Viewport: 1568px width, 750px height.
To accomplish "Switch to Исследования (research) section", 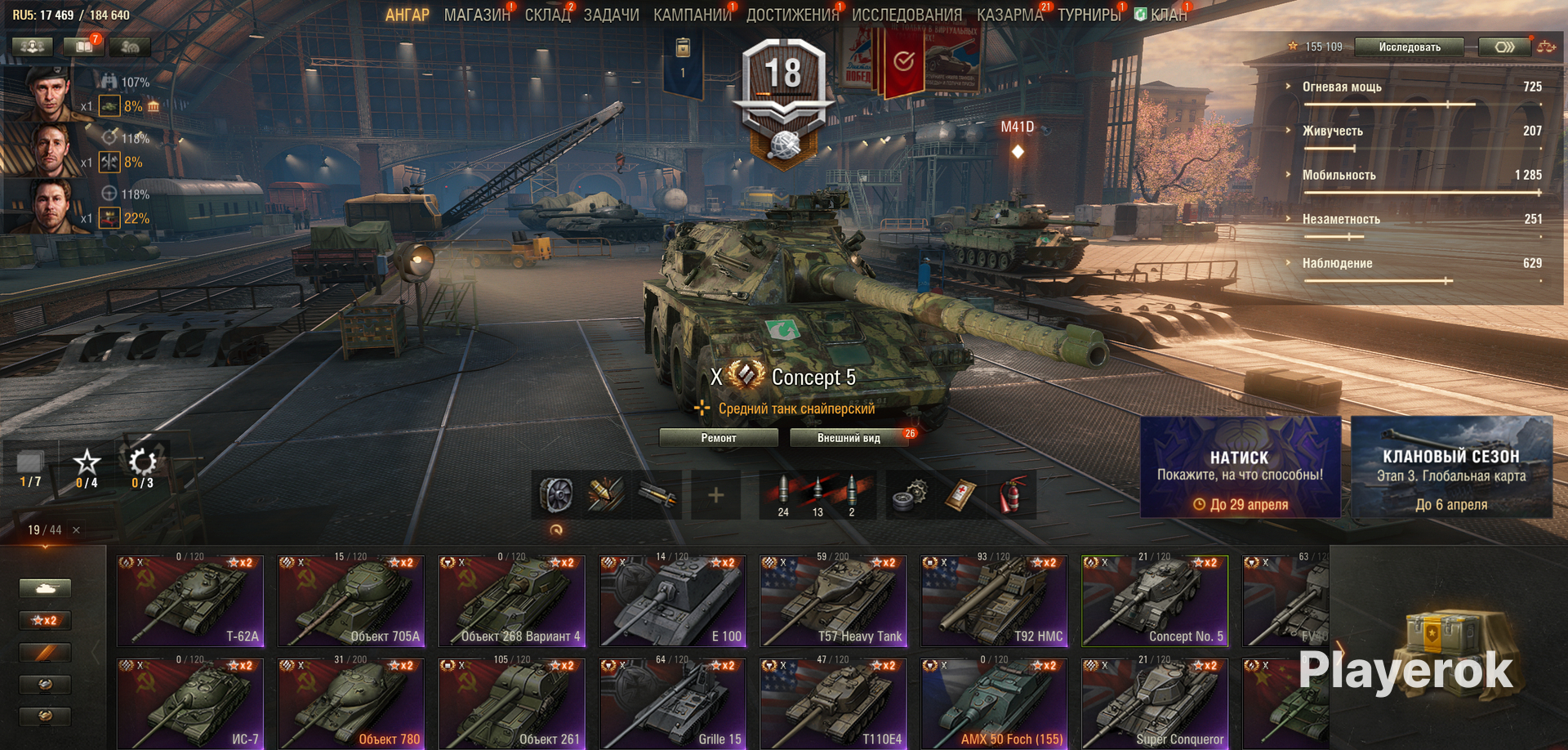I will pyautogui.click(x=906, y=15).
